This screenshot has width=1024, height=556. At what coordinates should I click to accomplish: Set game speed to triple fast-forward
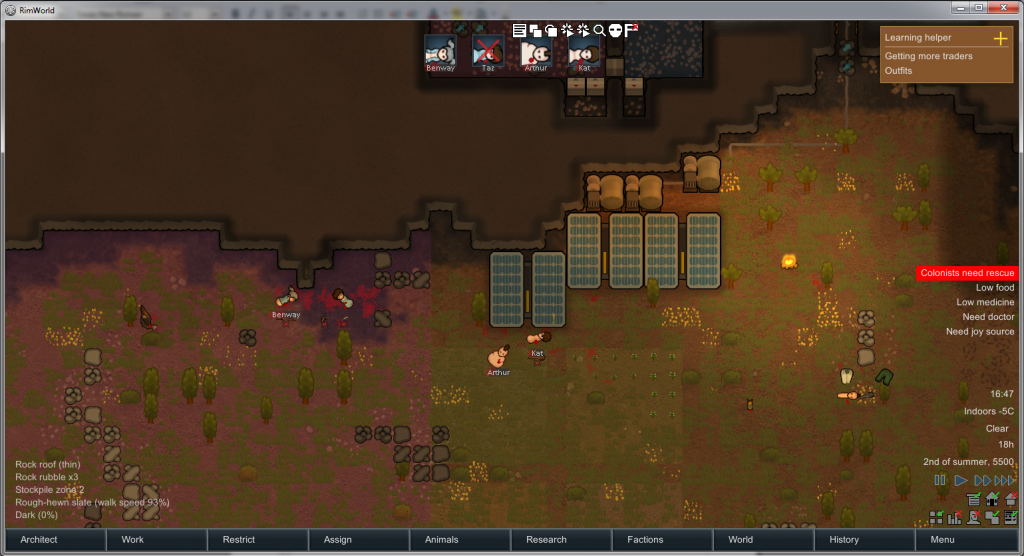pos(1004,480)
